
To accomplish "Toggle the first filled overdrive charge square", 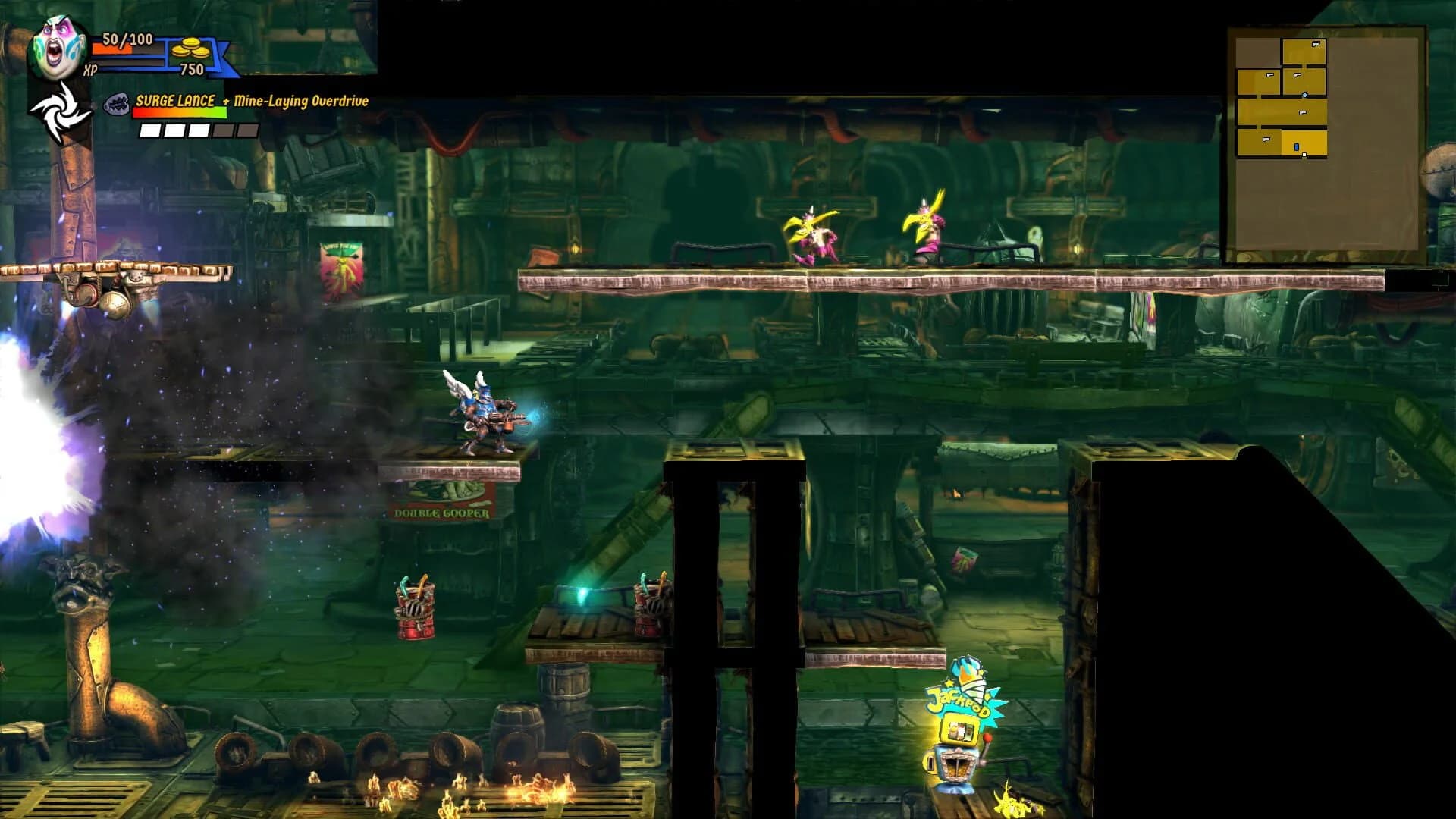I will point(150,130).
